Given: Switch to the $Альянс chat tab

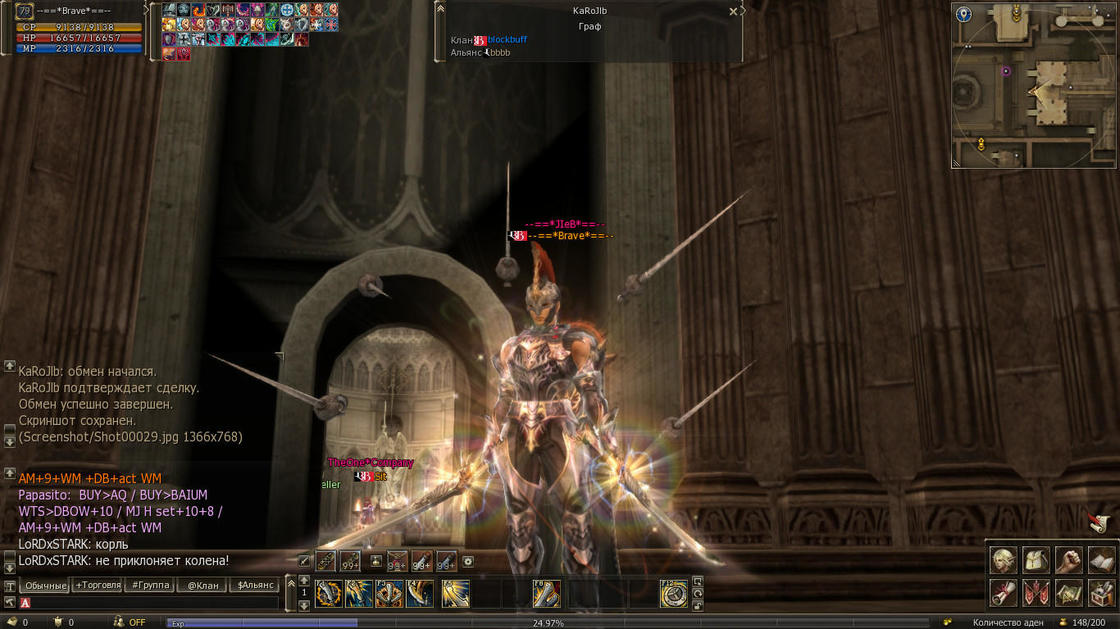Looking at the screenshot, I should click(255, 585).
